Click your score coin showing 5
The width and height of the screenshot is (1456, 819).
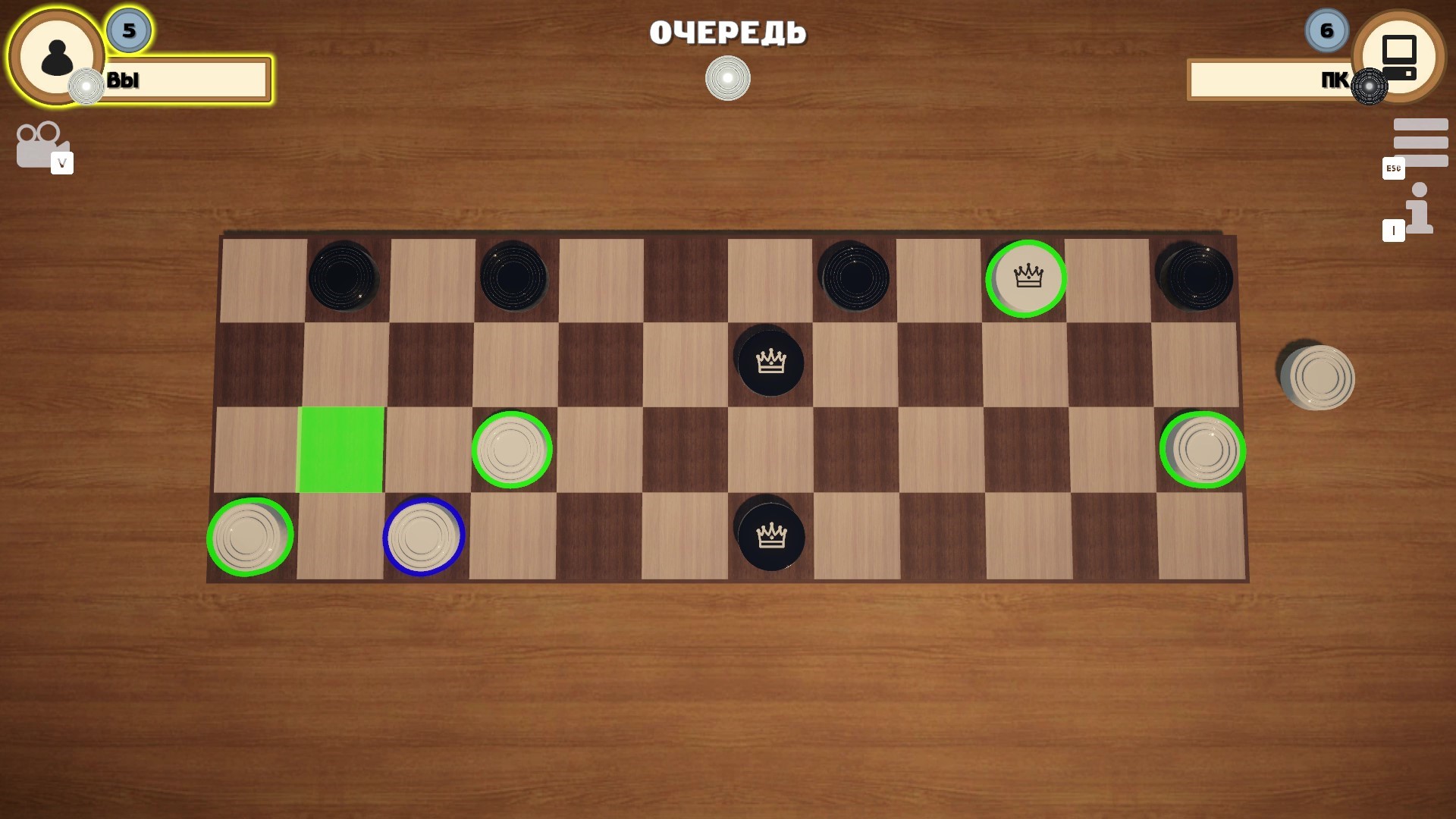[x=127, y=31]
